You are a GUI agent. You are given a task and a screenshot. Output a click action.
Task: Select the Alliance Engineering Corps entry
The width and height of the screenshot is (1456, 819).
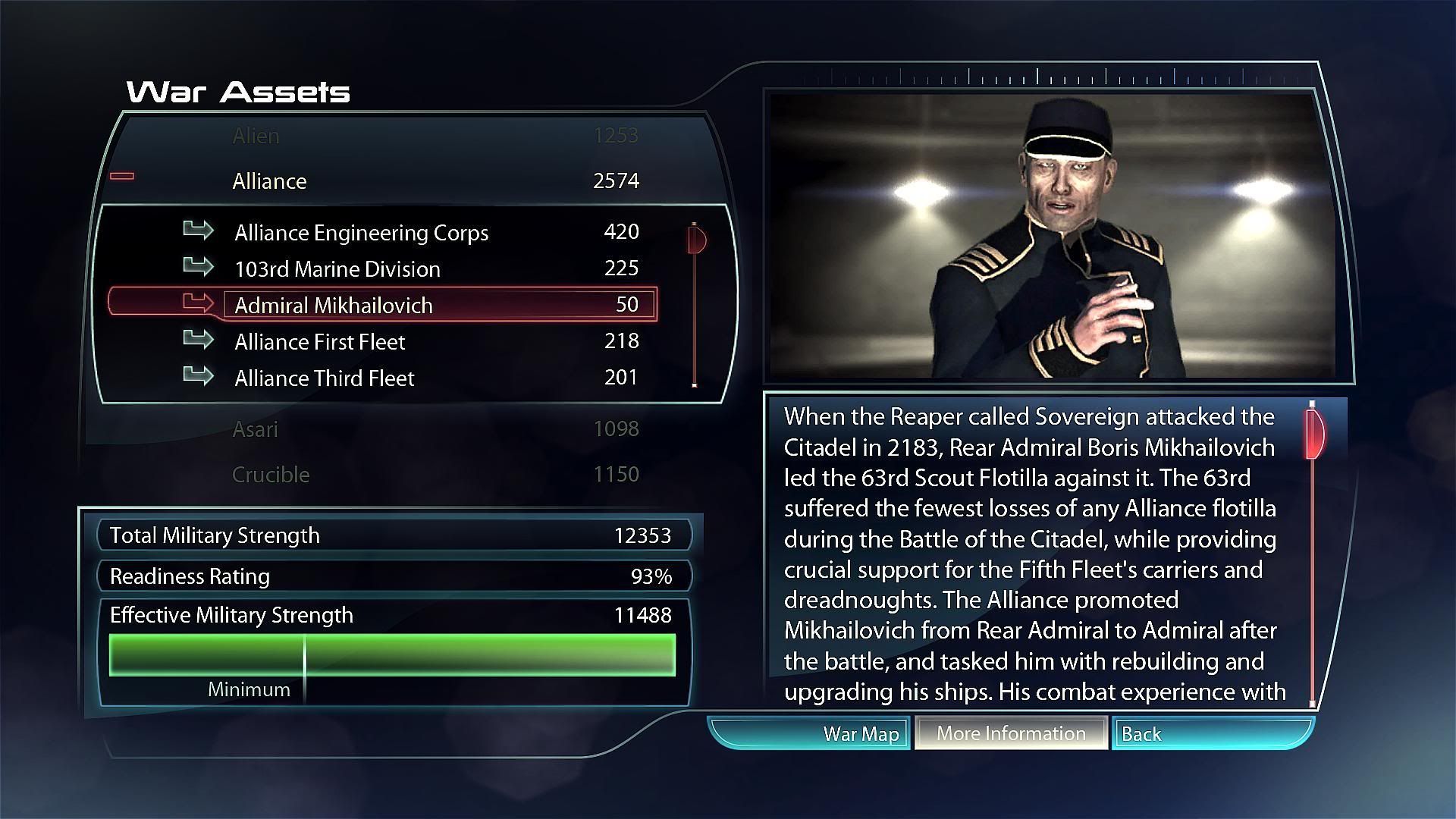click(361, 232)
